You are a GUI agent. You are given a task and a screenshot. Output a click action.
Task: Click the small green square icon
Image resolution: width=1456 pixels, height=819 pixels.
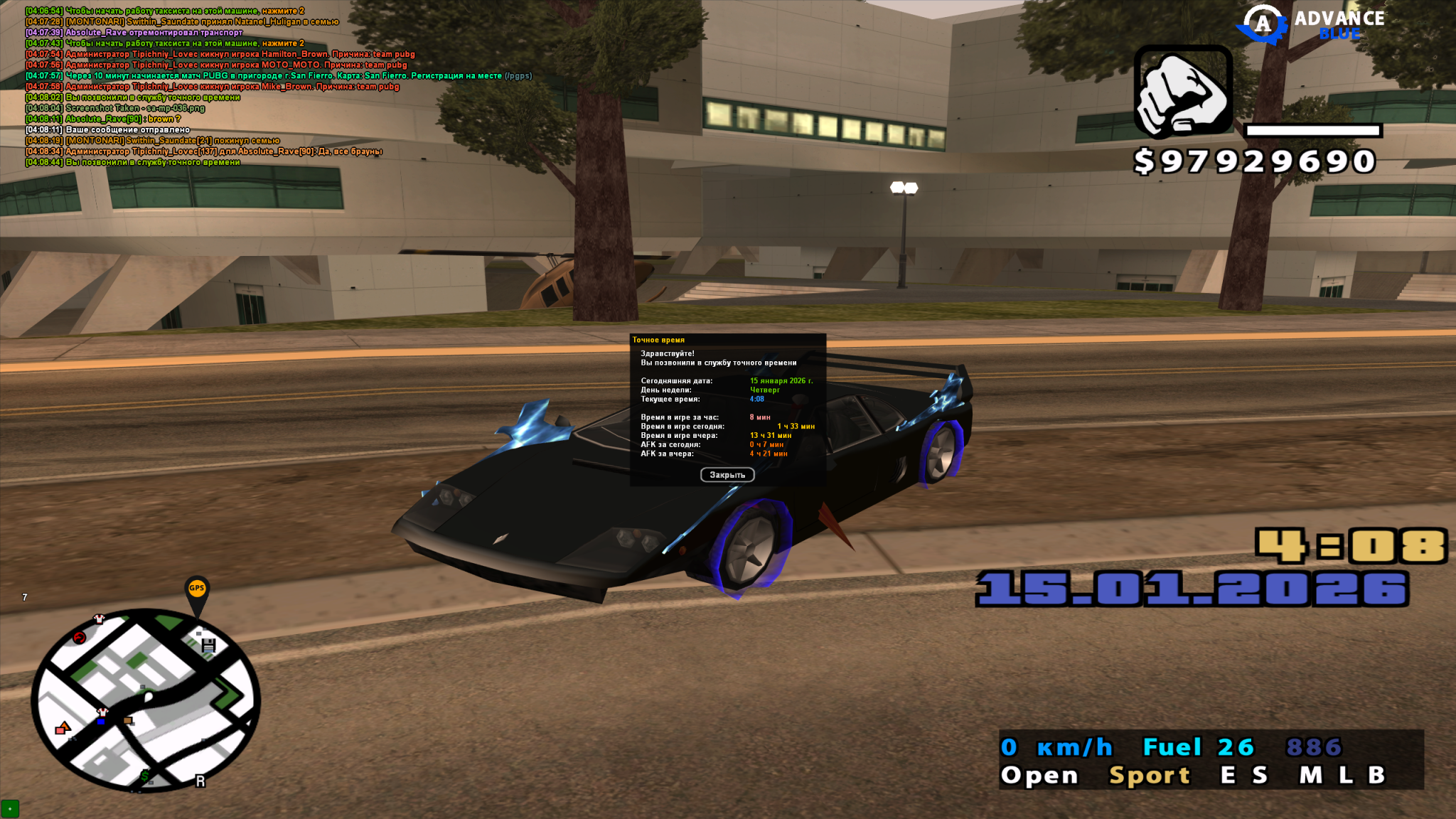pos(10,809)
